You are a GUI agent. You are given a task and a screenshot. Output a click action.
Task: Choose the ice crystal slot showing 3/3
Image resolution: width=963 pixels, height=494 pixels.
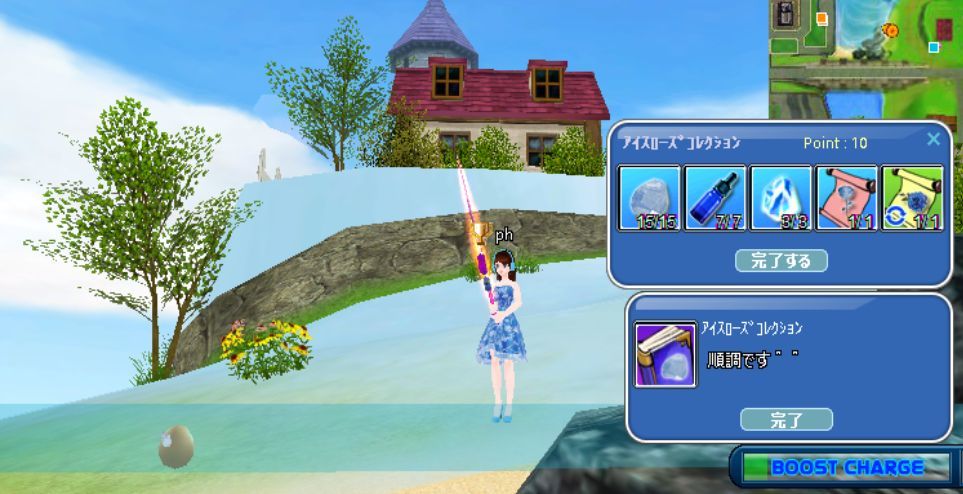(x=781, y=197)
